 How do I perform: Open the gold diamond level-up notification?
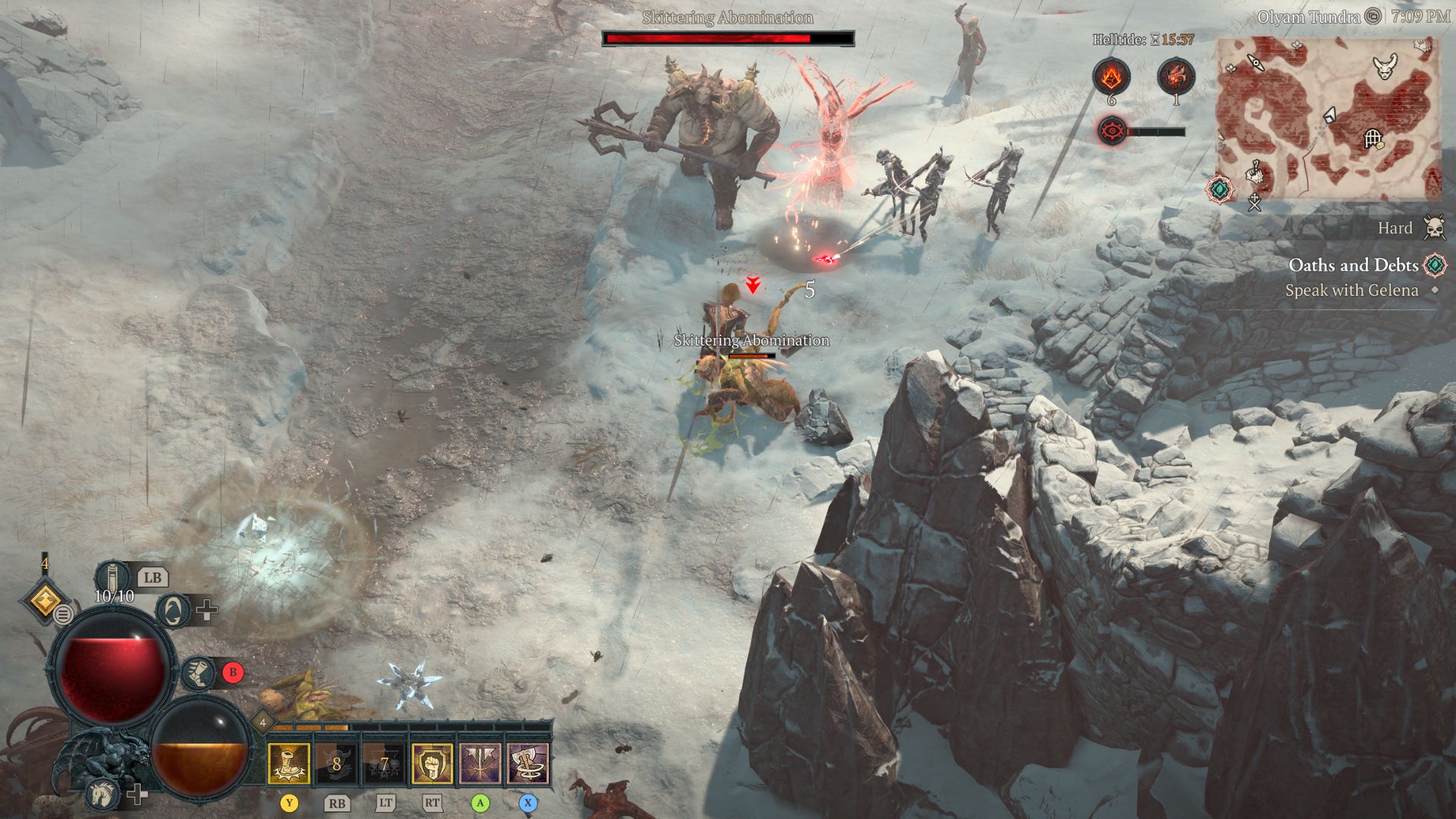pos(45,601)
